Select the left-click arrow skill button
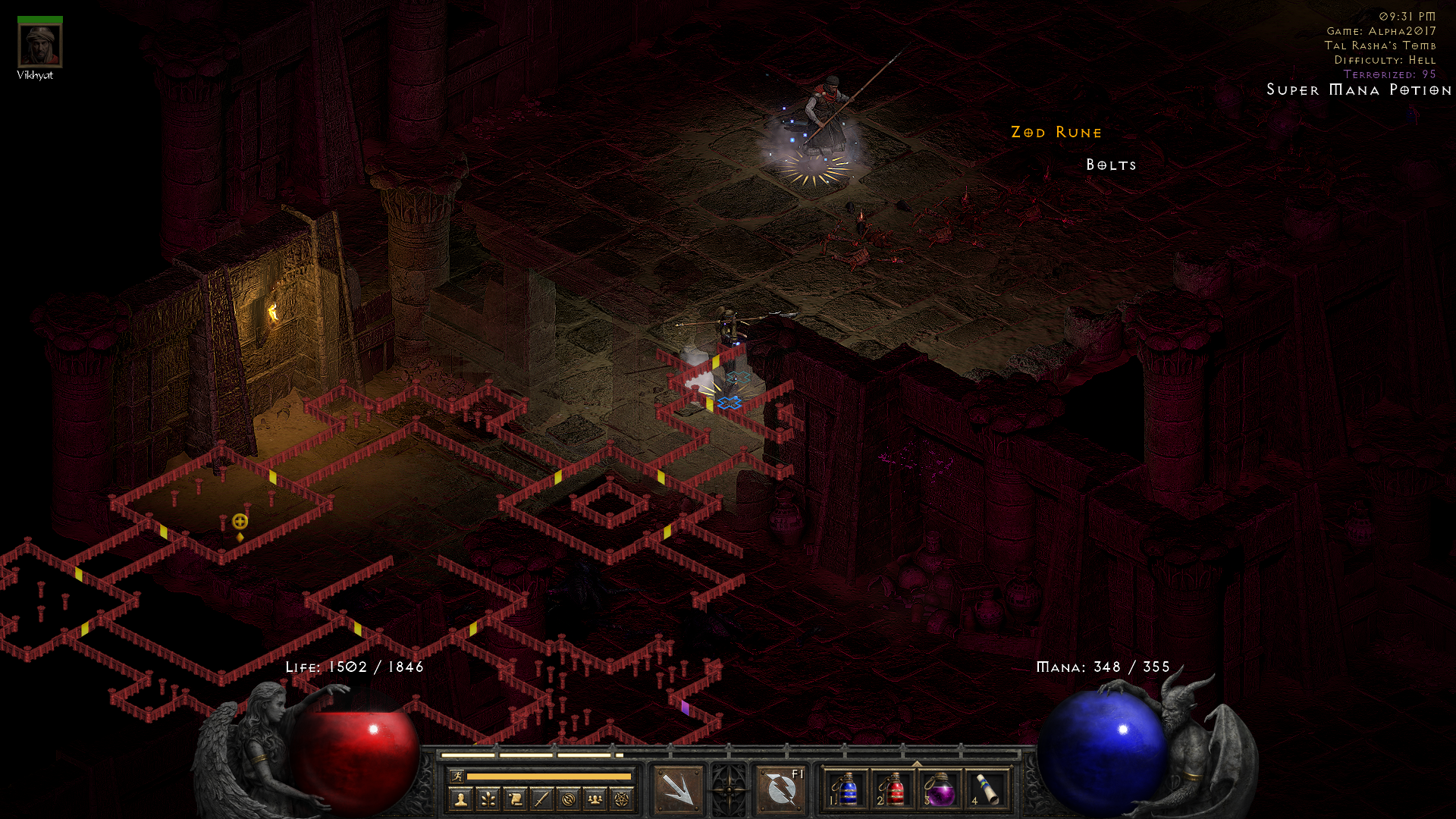Screen dimensions: 1456x819 tap(678, 789)
